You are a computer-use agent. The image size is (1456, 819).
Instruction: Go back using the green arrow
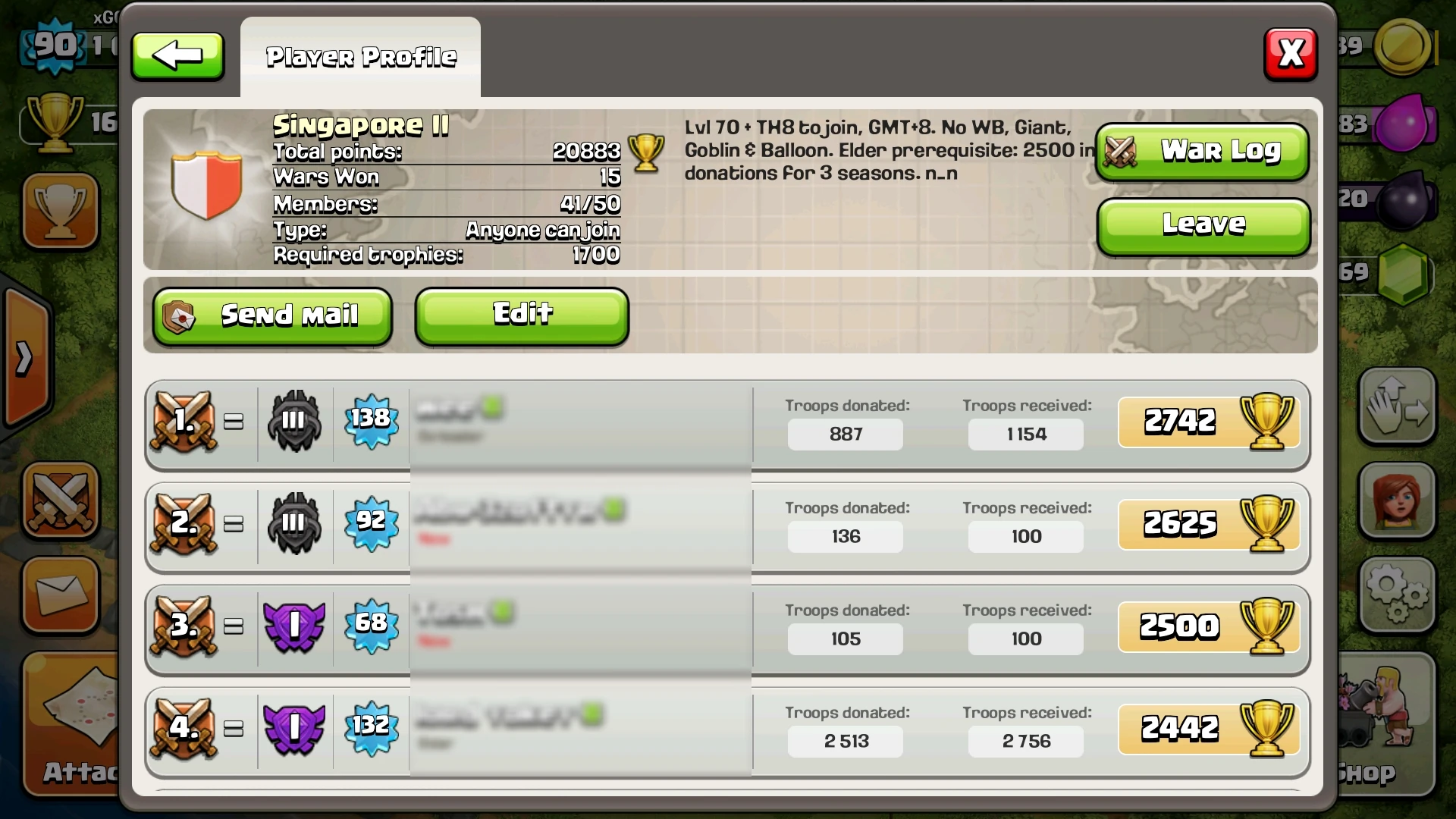[177, 55]
